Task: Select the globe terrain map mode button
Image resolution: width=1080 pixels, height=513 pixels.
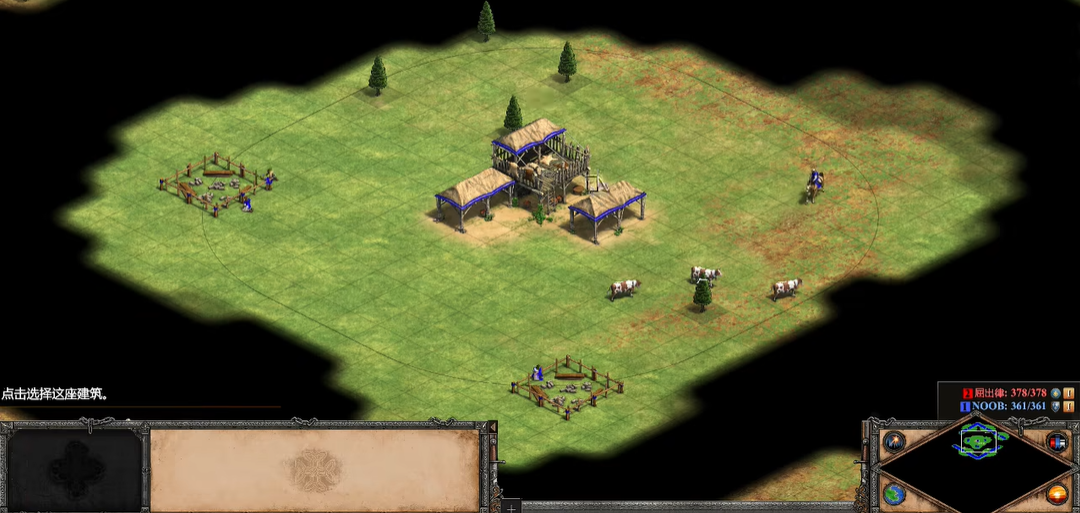Action: click(894, 493)
